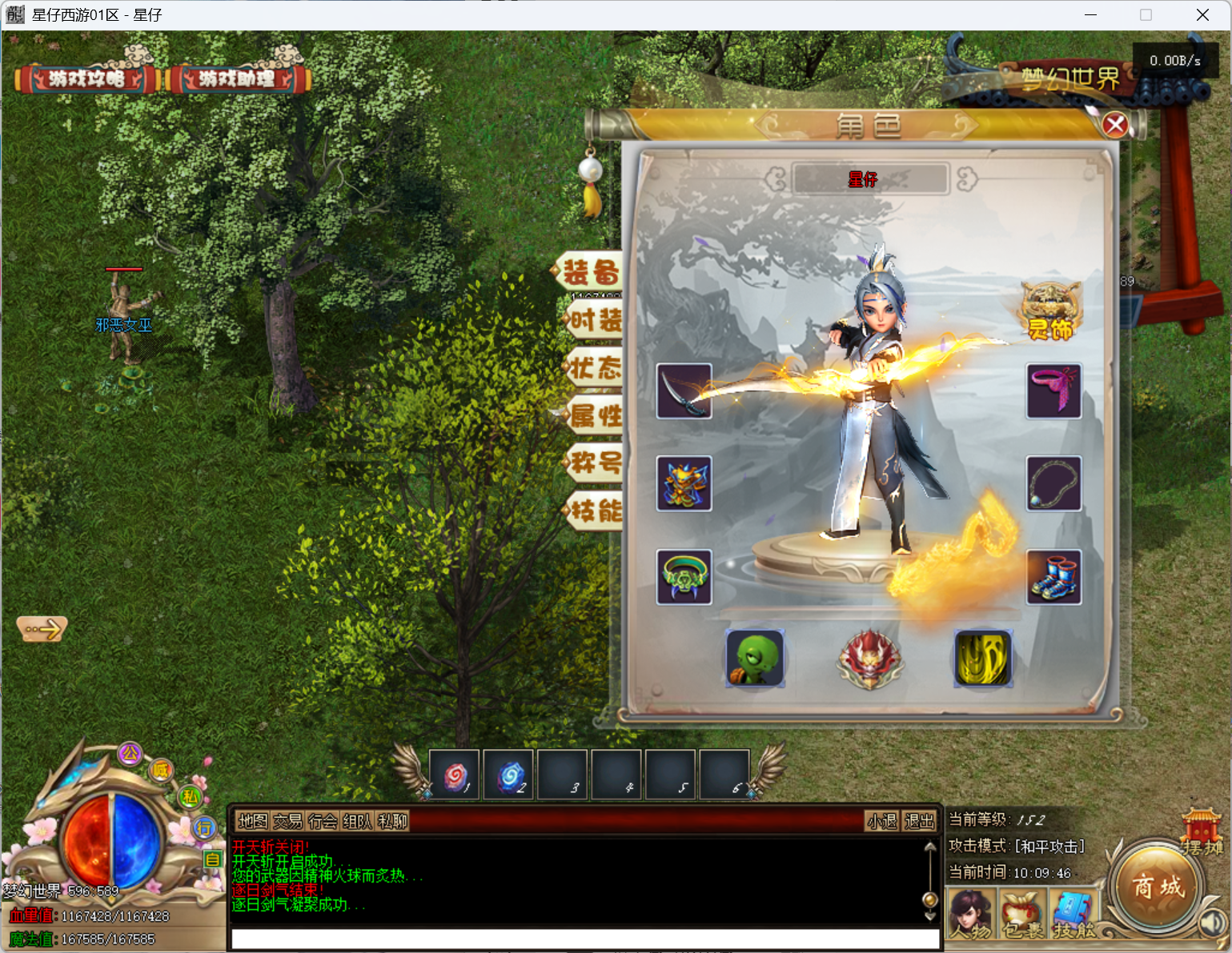Screen dimensions: 1232x953
Task: Switch to the 称号 title tab
Action: 594,462
